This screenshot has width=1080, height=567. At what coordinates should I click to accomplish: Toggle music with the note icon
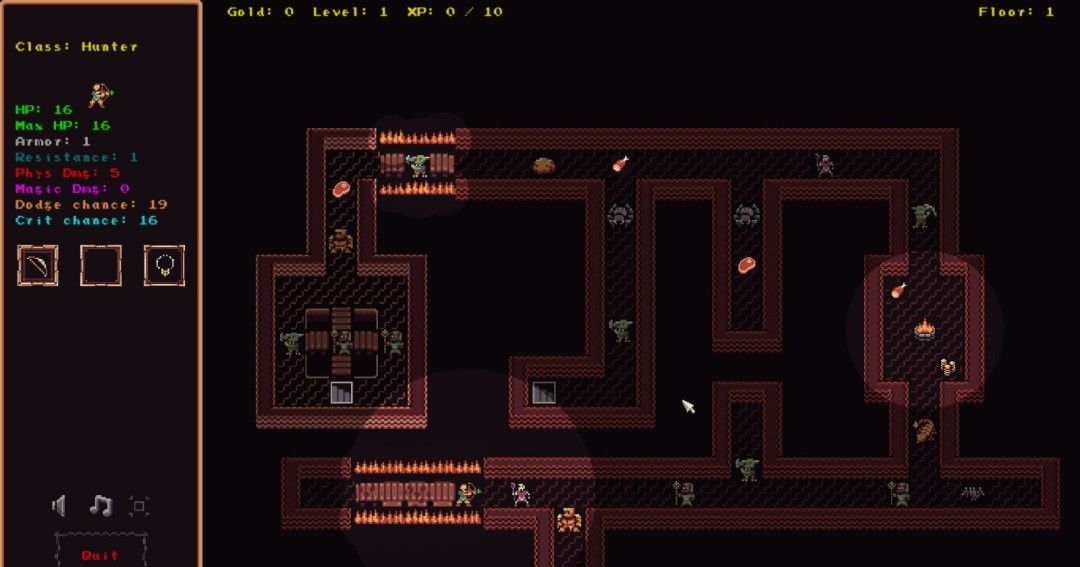(100, 506)
